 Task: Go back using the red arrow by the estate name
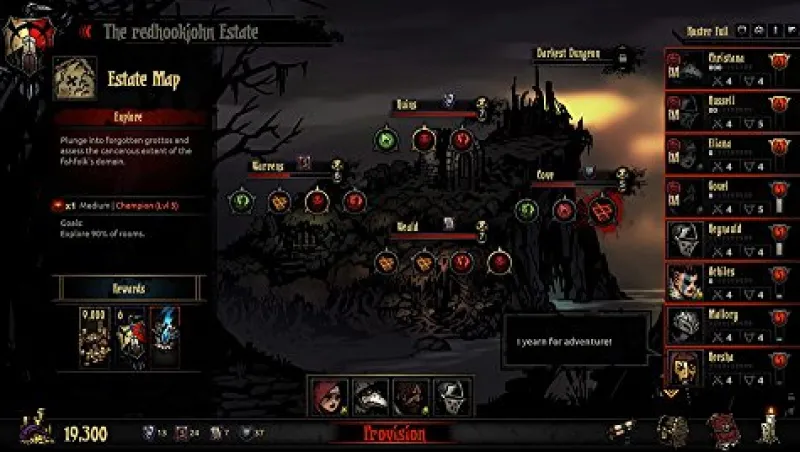[86, 31]
